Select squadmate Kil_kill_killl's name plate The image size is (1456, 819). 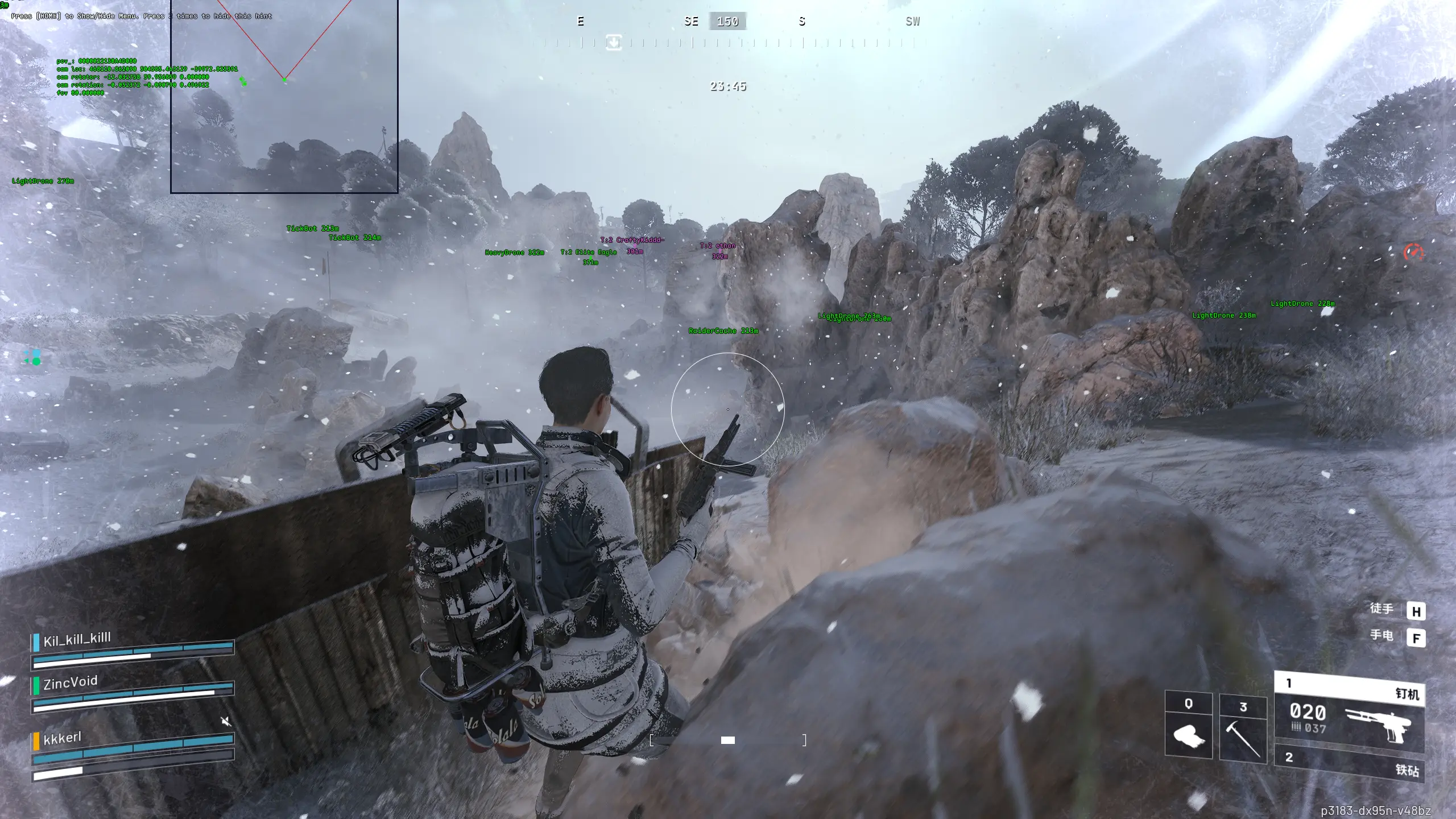pos(77,639)
